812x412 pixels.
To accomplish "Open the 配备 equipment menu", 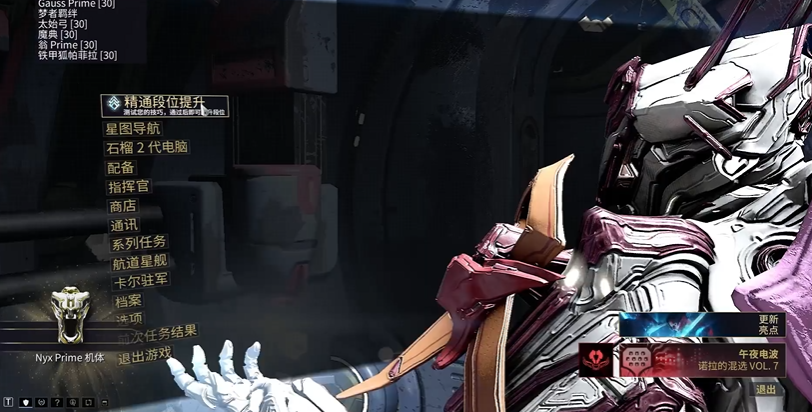I will pyautogui.click(x=120, y=167).
